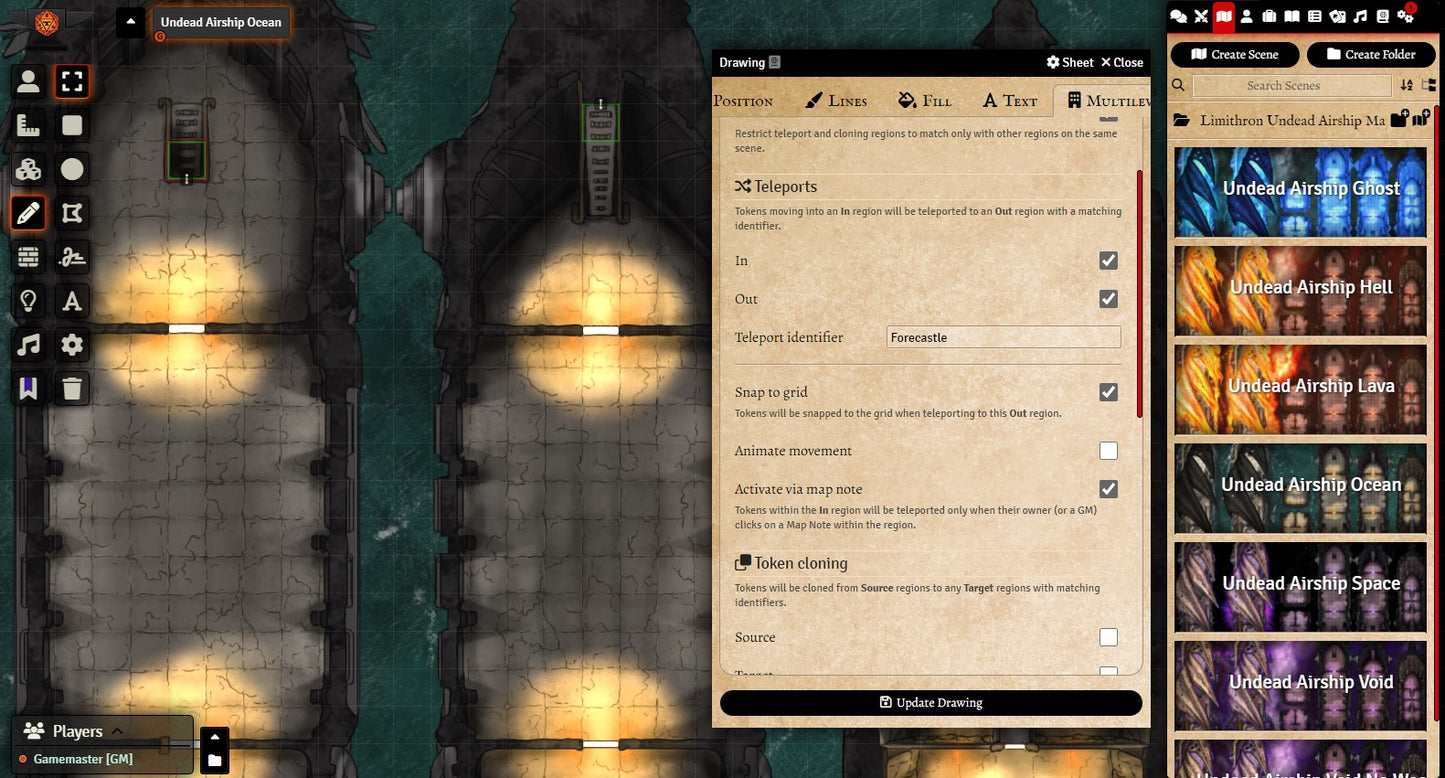The height and width of the screenshot is (778, 1445).
Task: Open the Text tab
Action: click(x=1010, y=100)
